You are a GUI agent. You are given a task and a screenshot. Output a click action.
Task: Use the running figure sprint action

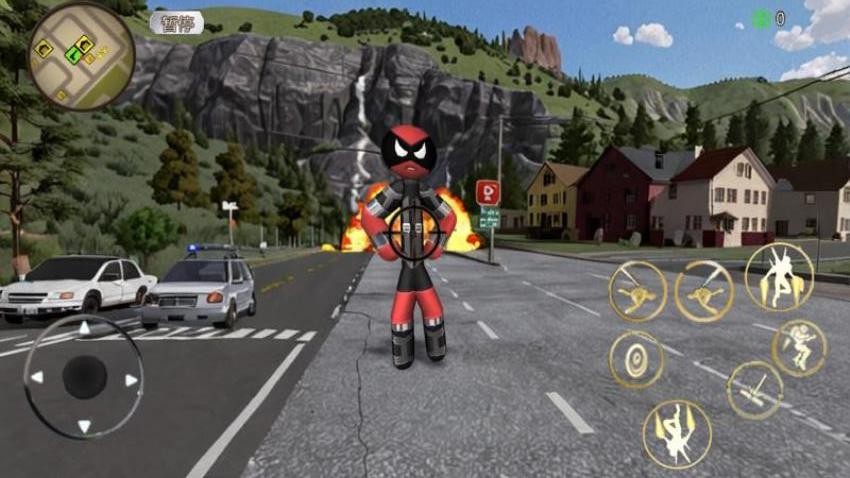point(798,347)
